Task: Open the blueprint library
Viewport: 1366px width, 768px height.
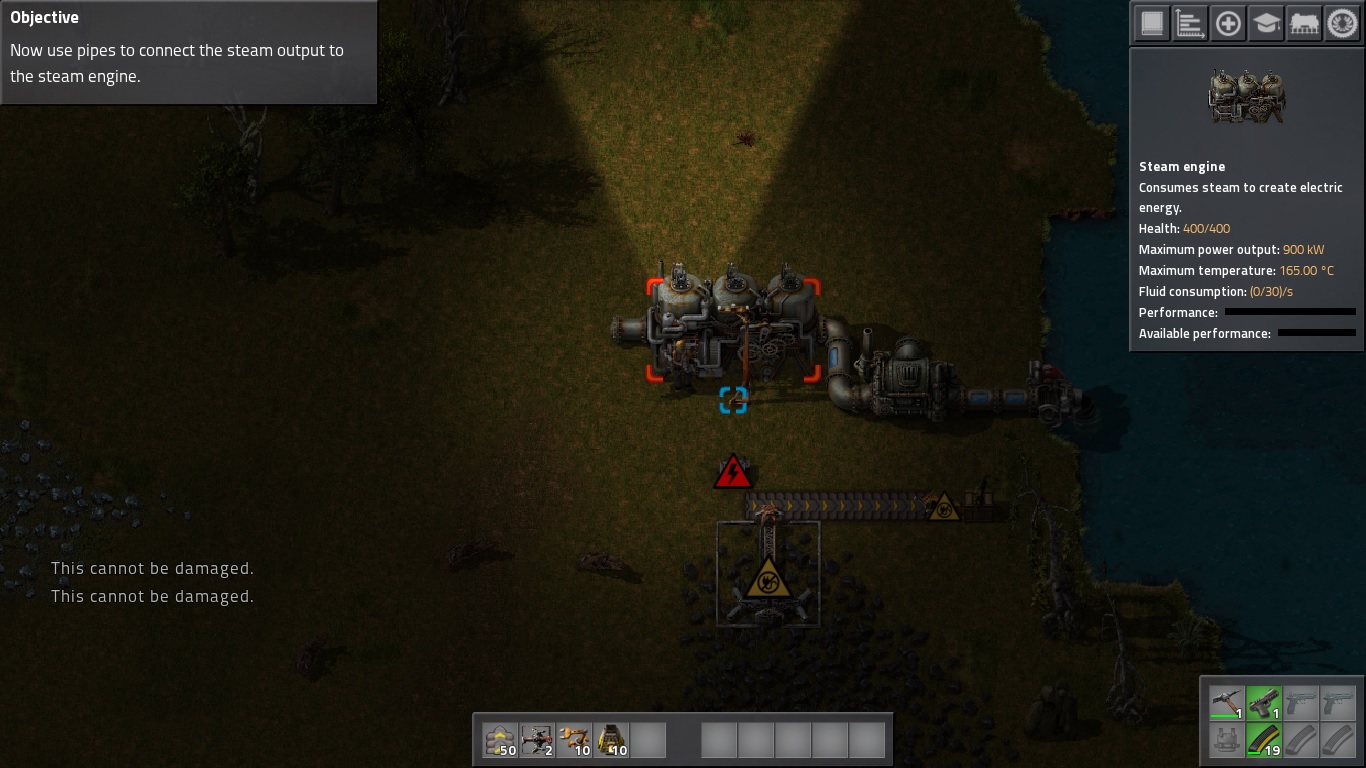Action: 1151,22
